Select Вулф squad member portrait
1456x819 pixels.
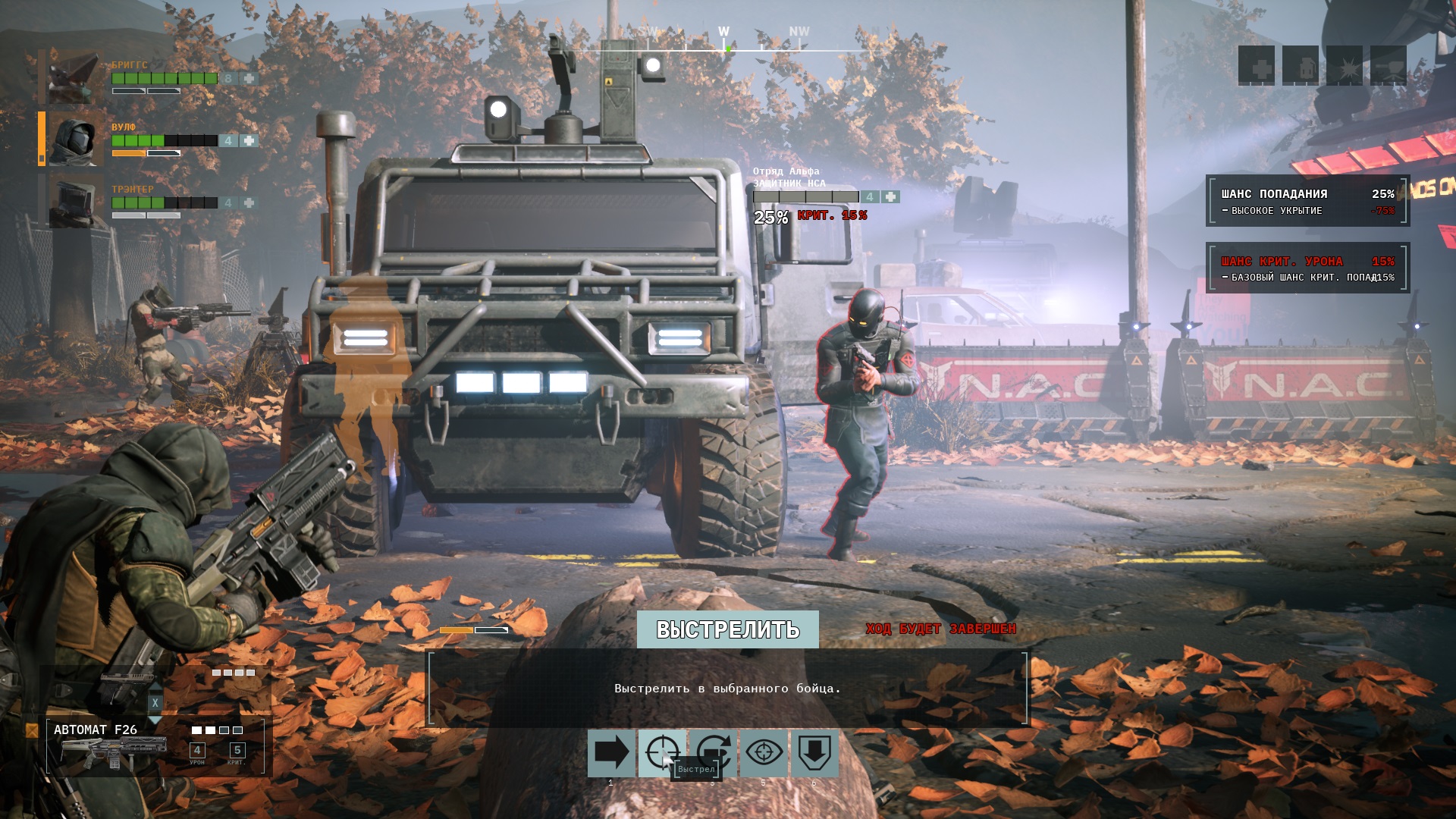coord(75,140)
